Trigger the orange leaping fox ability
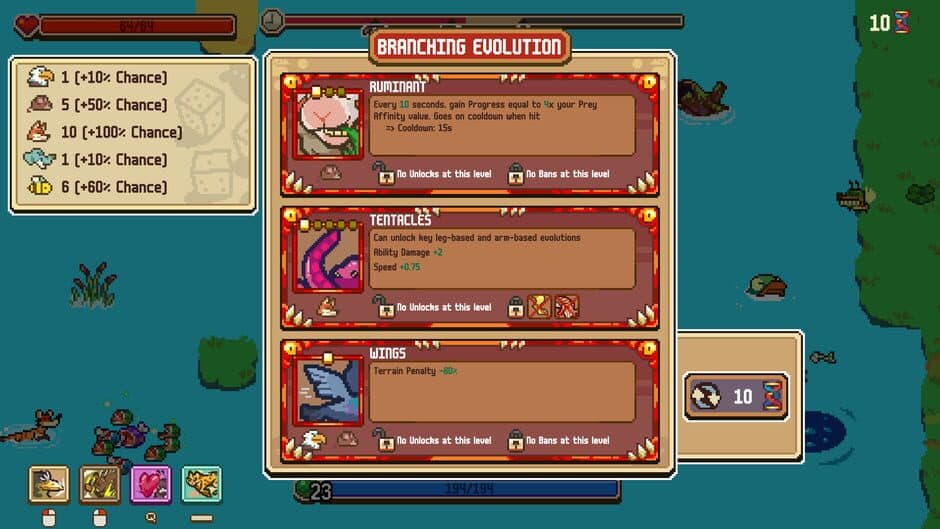Viewport: 940px width, 529px height. (x=202, y=485)
